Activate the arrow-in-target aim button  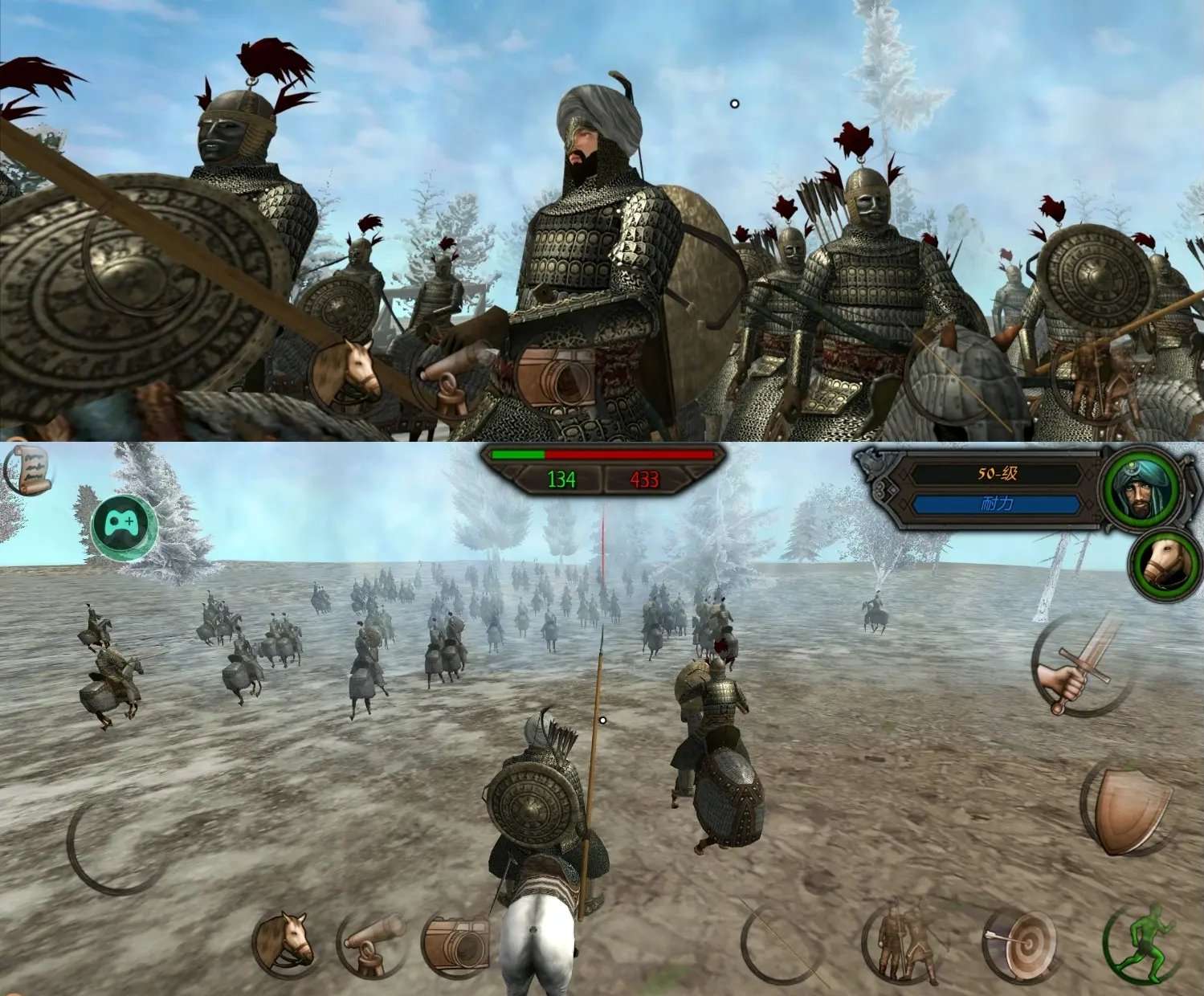click(x=1021, y=948)
